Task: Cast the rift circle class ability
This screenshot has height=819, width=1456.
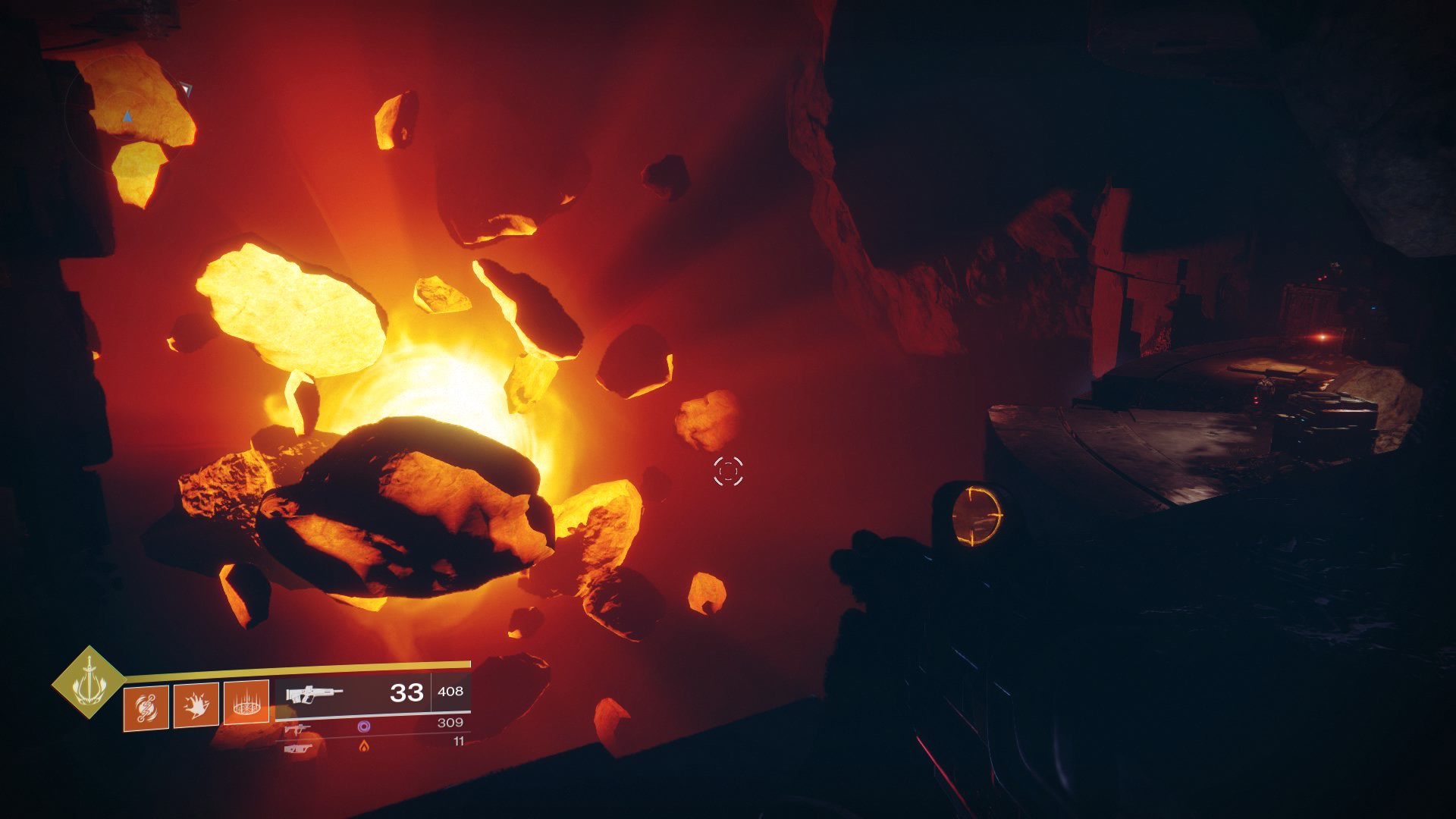Action: pos(246,704)
